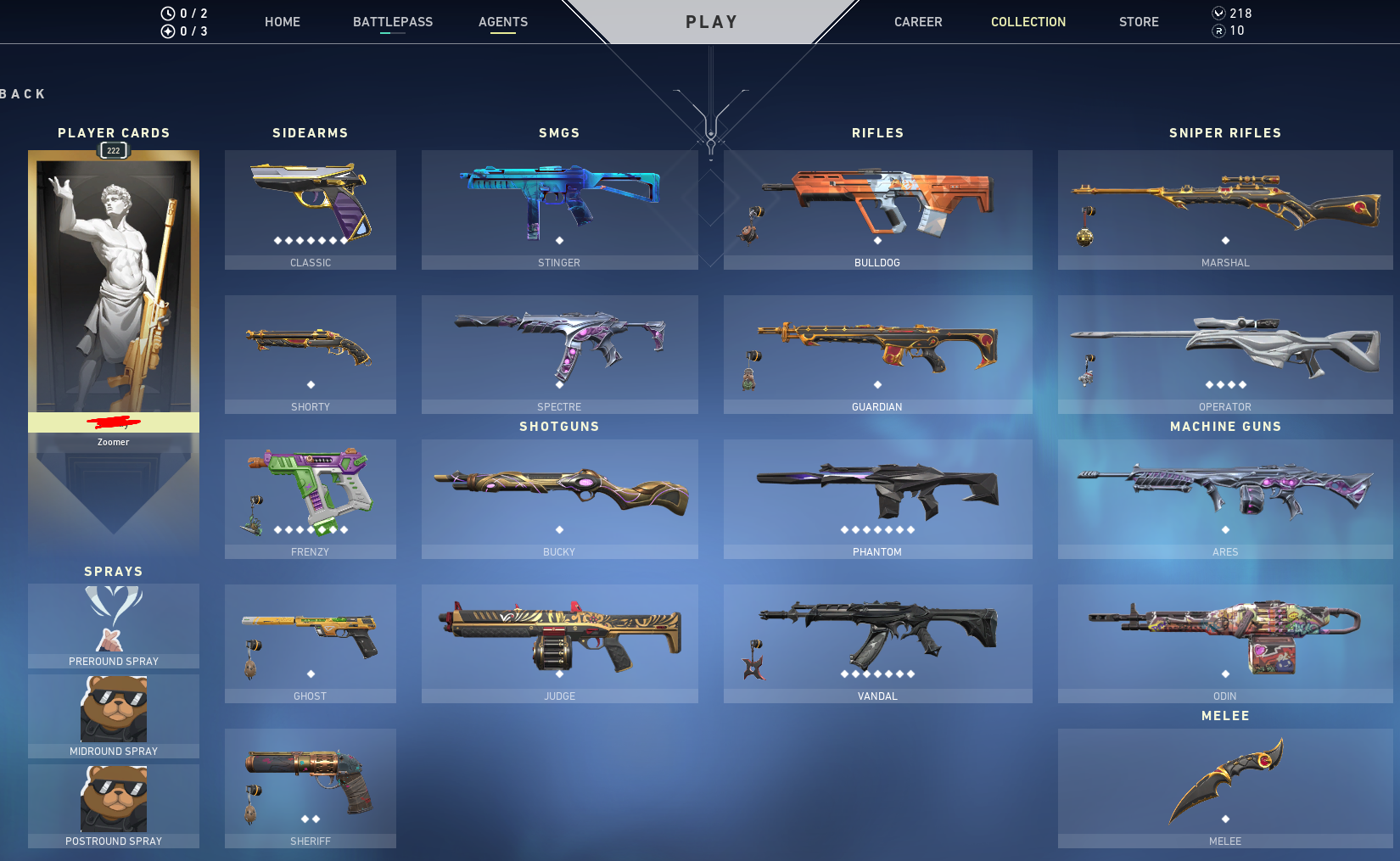The height and width of the screenshot is (861, 1400).
Task: Click the Valorant Points currency icon
Action: 1217,13
